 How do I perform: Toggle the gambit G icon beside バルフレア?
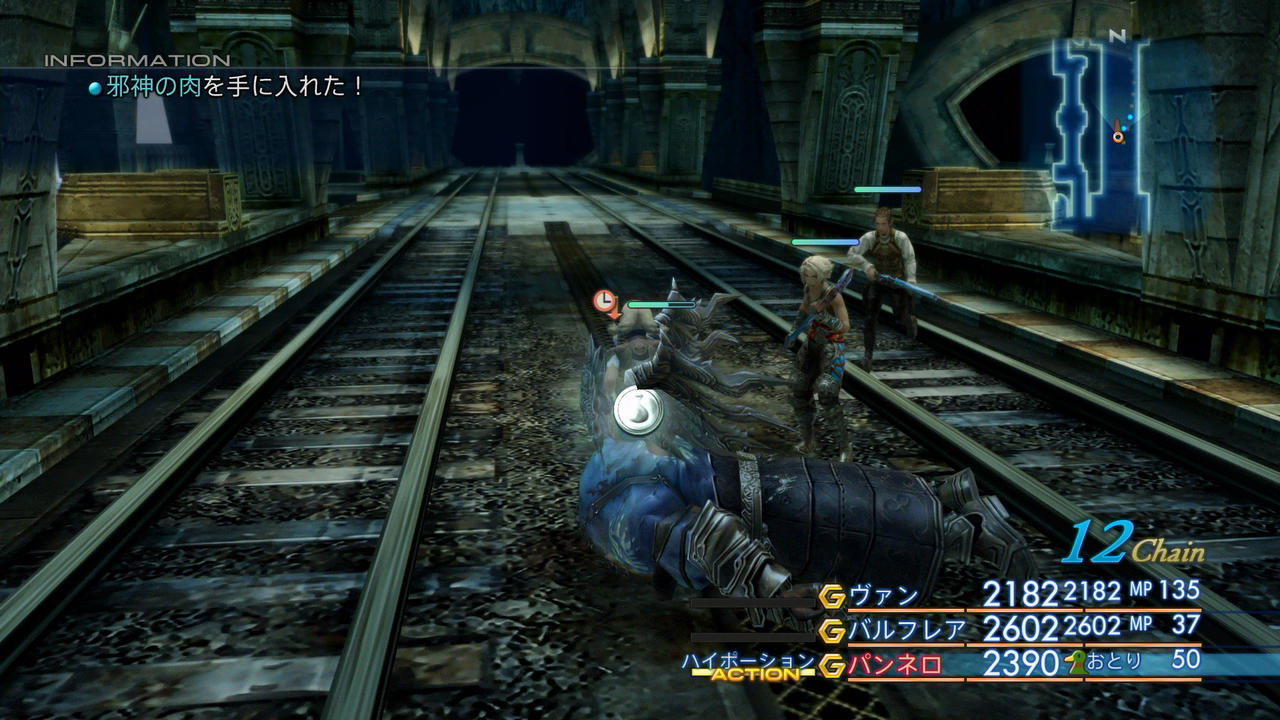point(832,631)
